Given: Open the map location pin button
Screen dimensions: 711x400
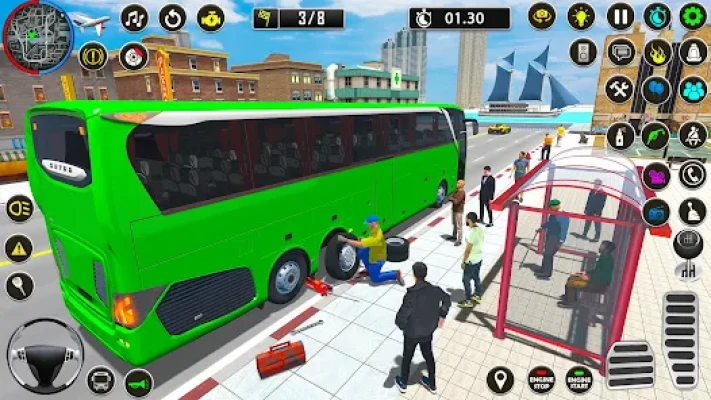Looking at the screenshot, I should click(500, 379).
